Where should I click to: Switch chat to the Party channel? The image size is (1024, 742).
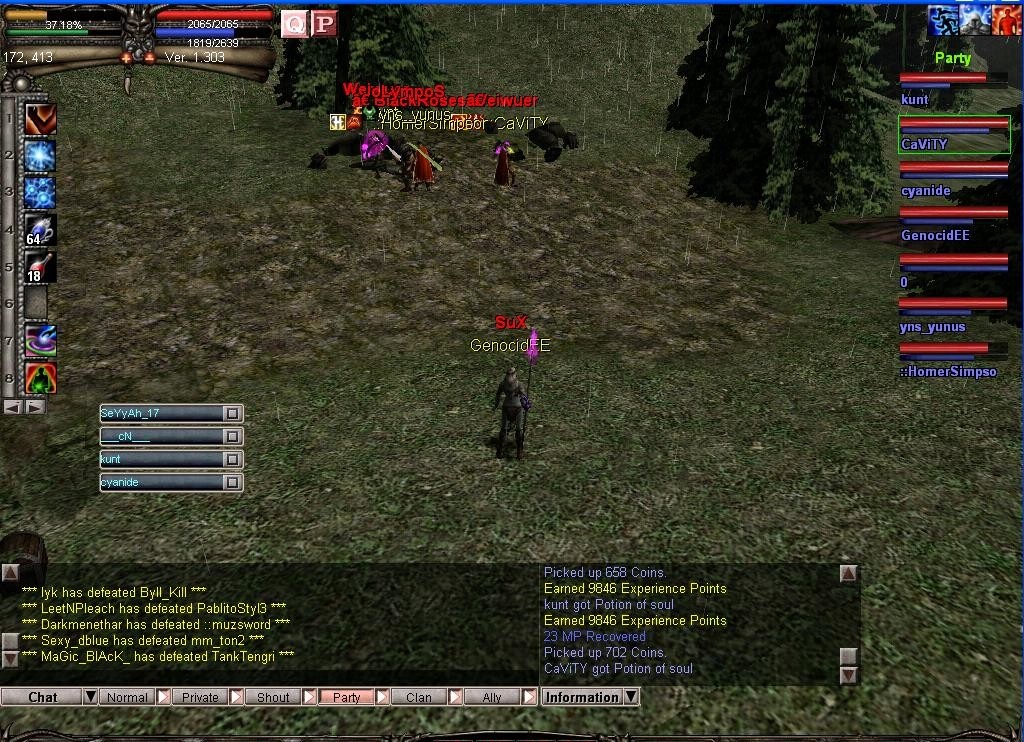click(346, 697)
